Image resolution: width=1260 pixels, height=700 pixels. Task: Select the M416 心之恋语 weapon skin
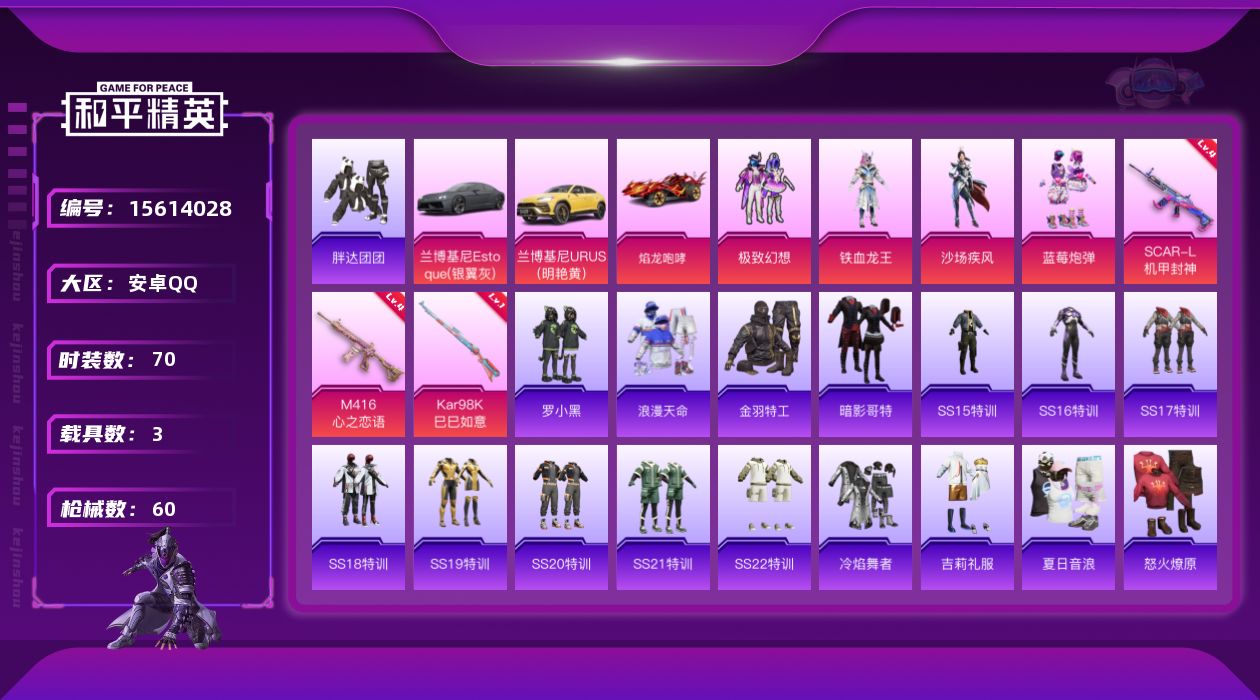click(x=358, y=364)
